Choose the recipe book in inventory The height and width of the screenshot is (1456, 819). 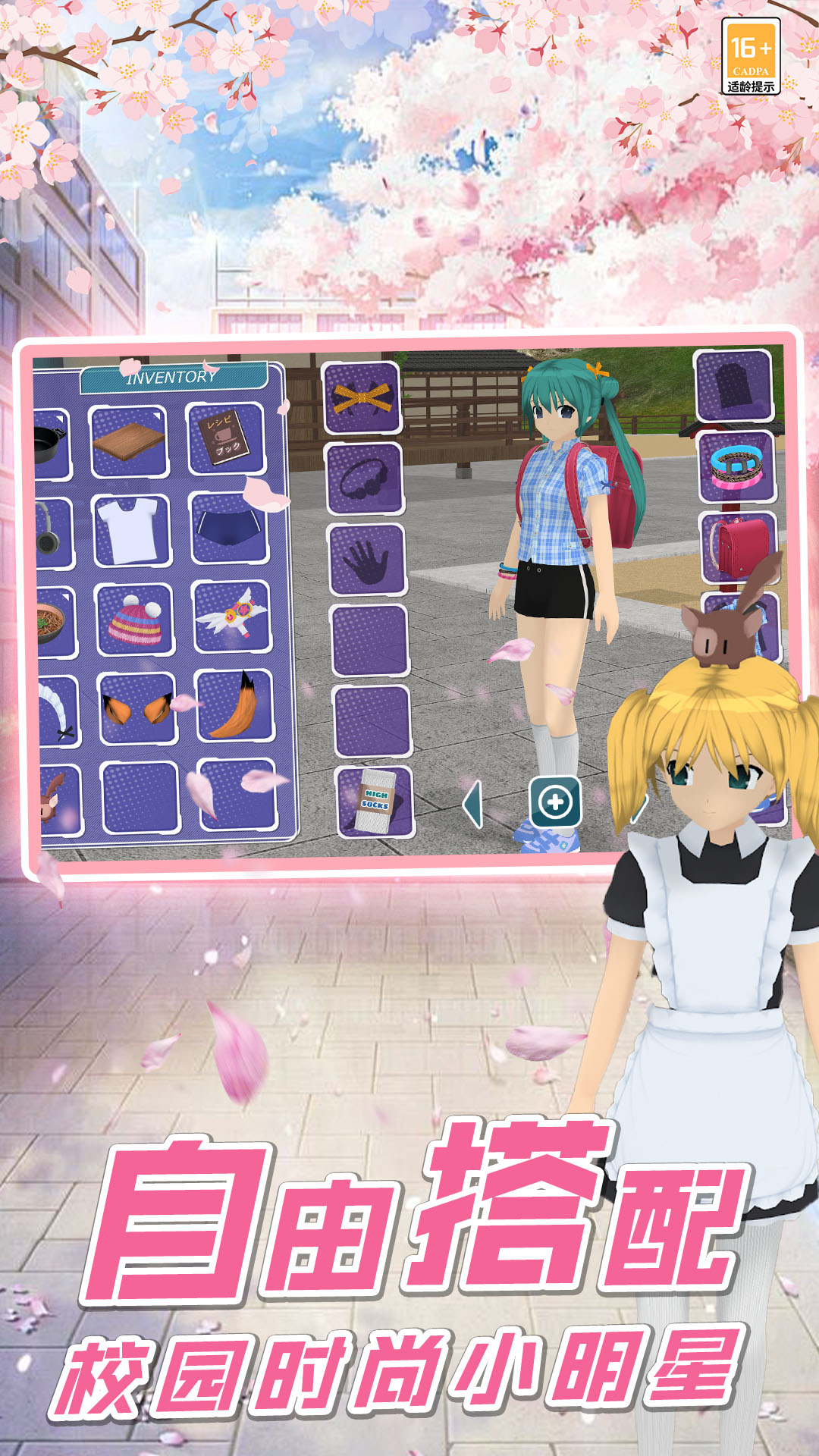tap(225, 439)
